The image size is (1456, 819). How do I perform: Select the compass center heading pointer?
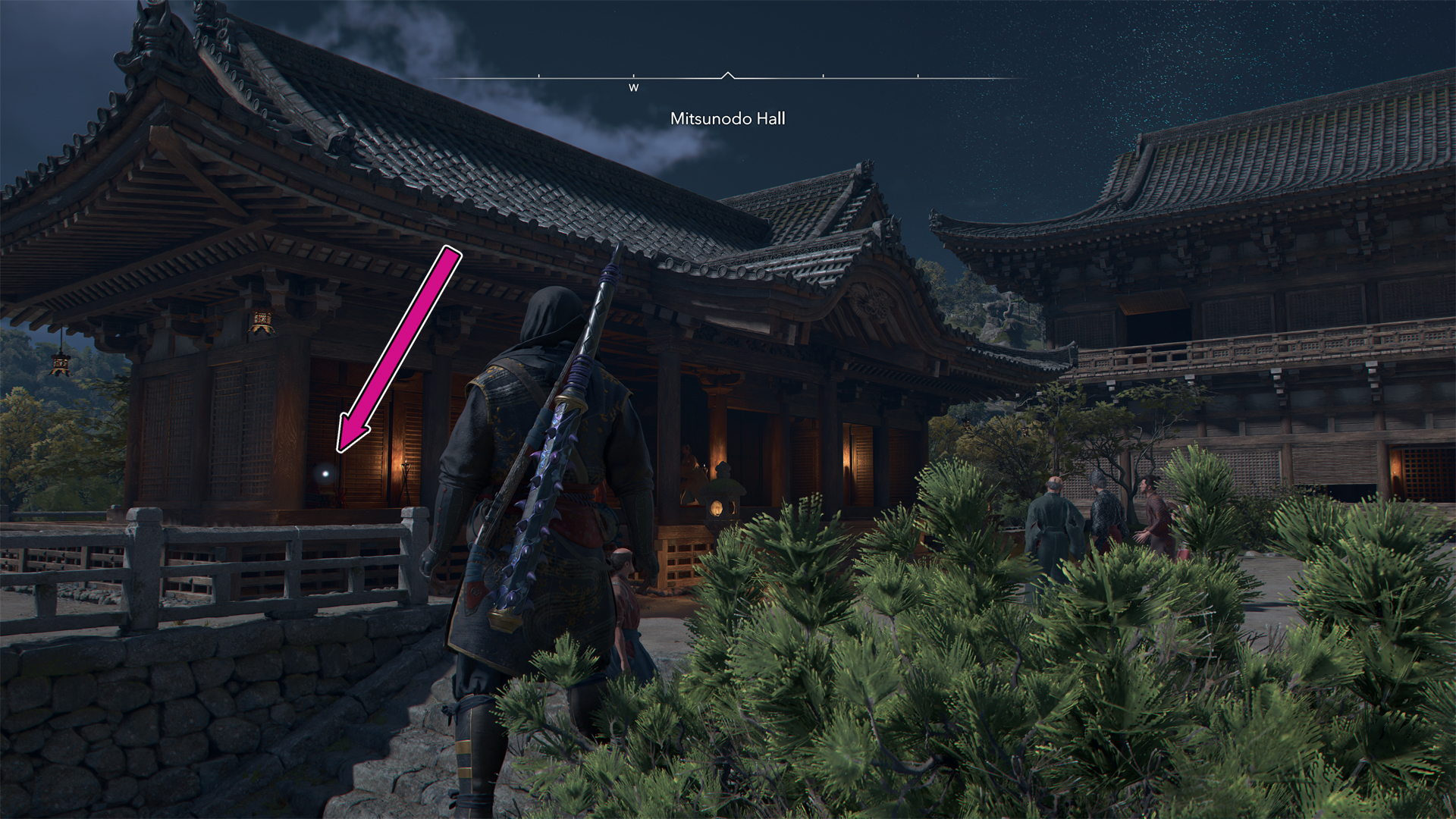tap(728, 75)
